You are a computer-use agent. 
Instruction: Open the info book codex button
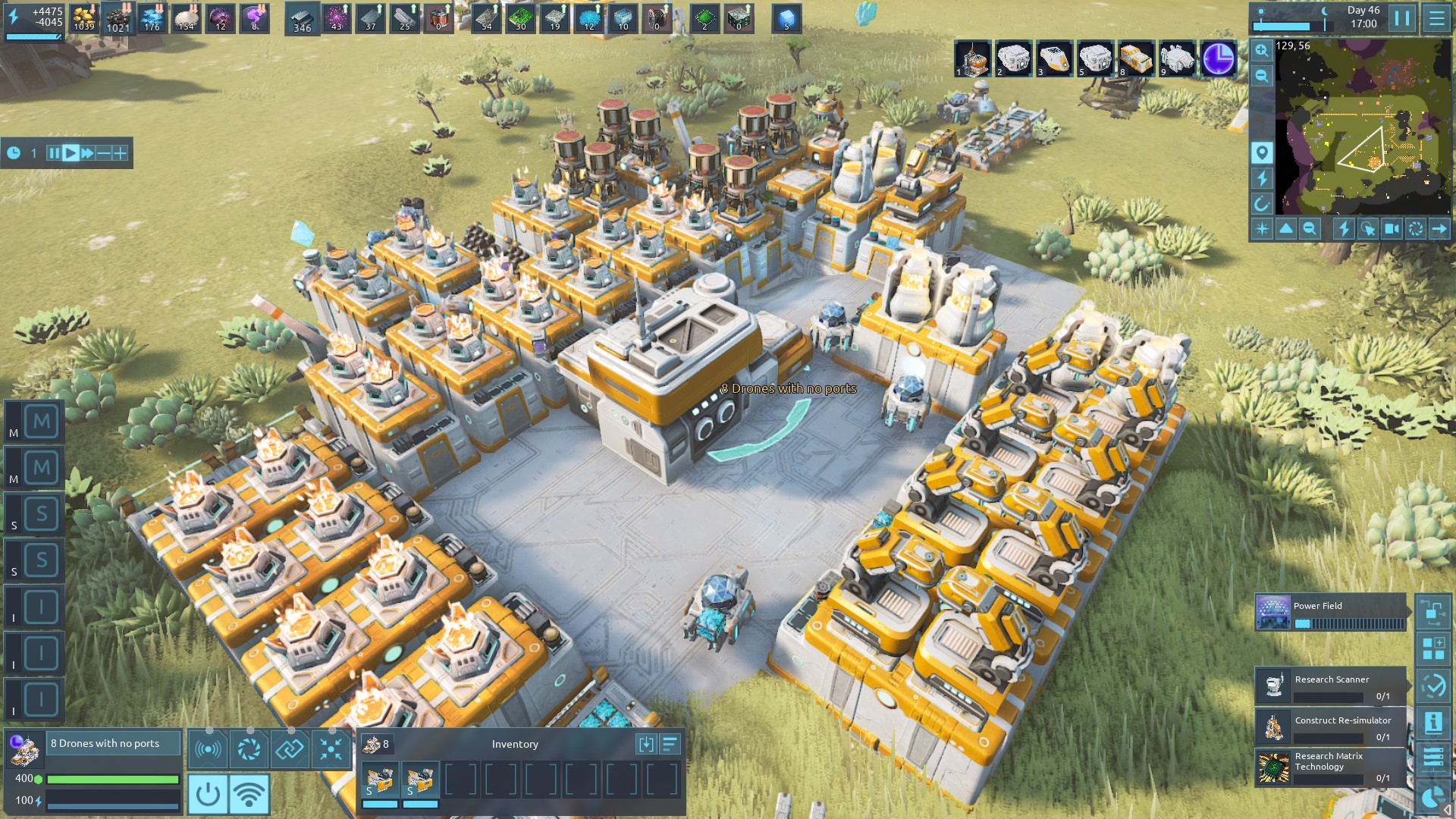(x=1433, y=723)
